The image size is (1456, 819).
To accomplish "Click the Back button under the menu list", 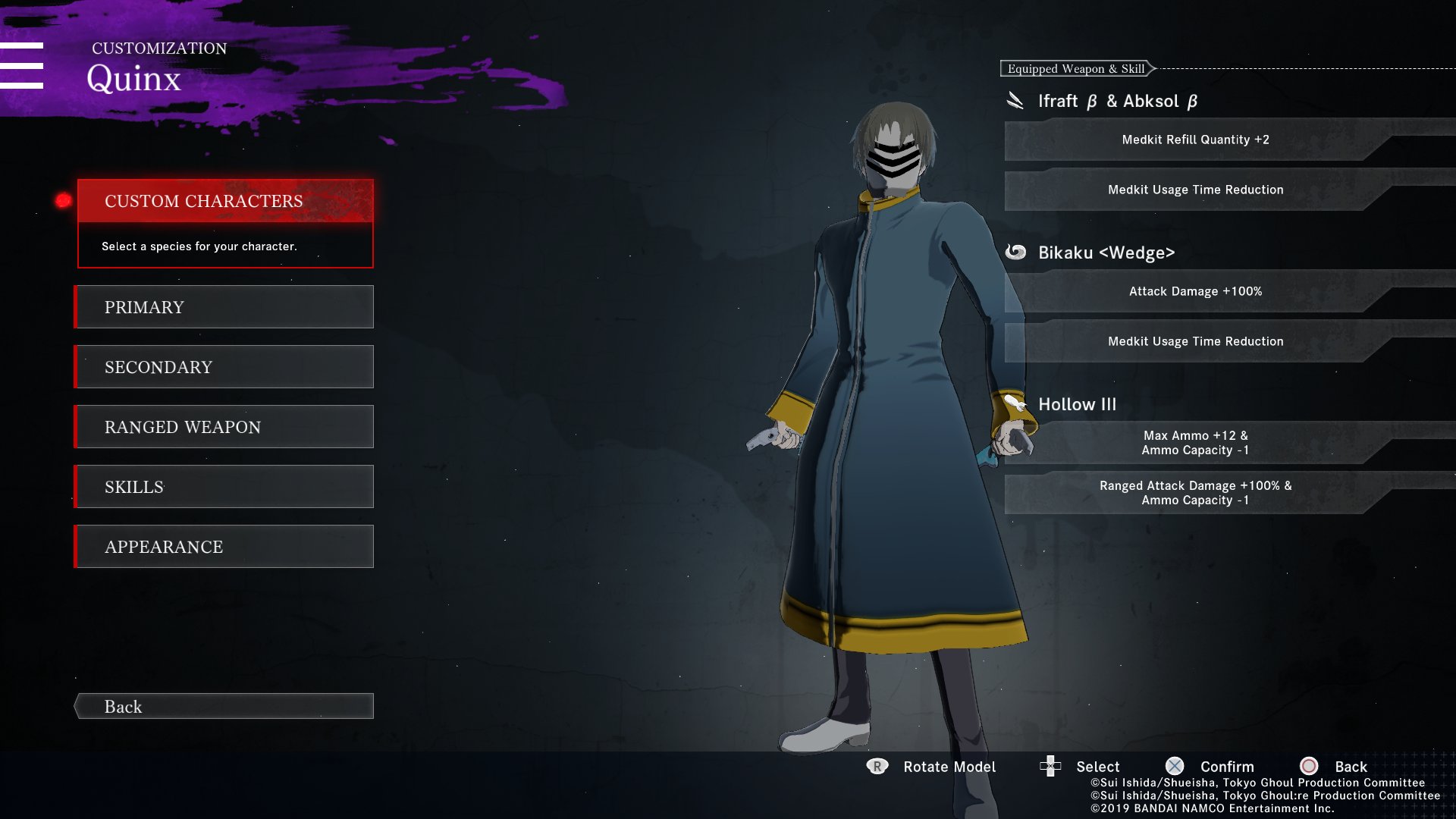I will 225,706.
